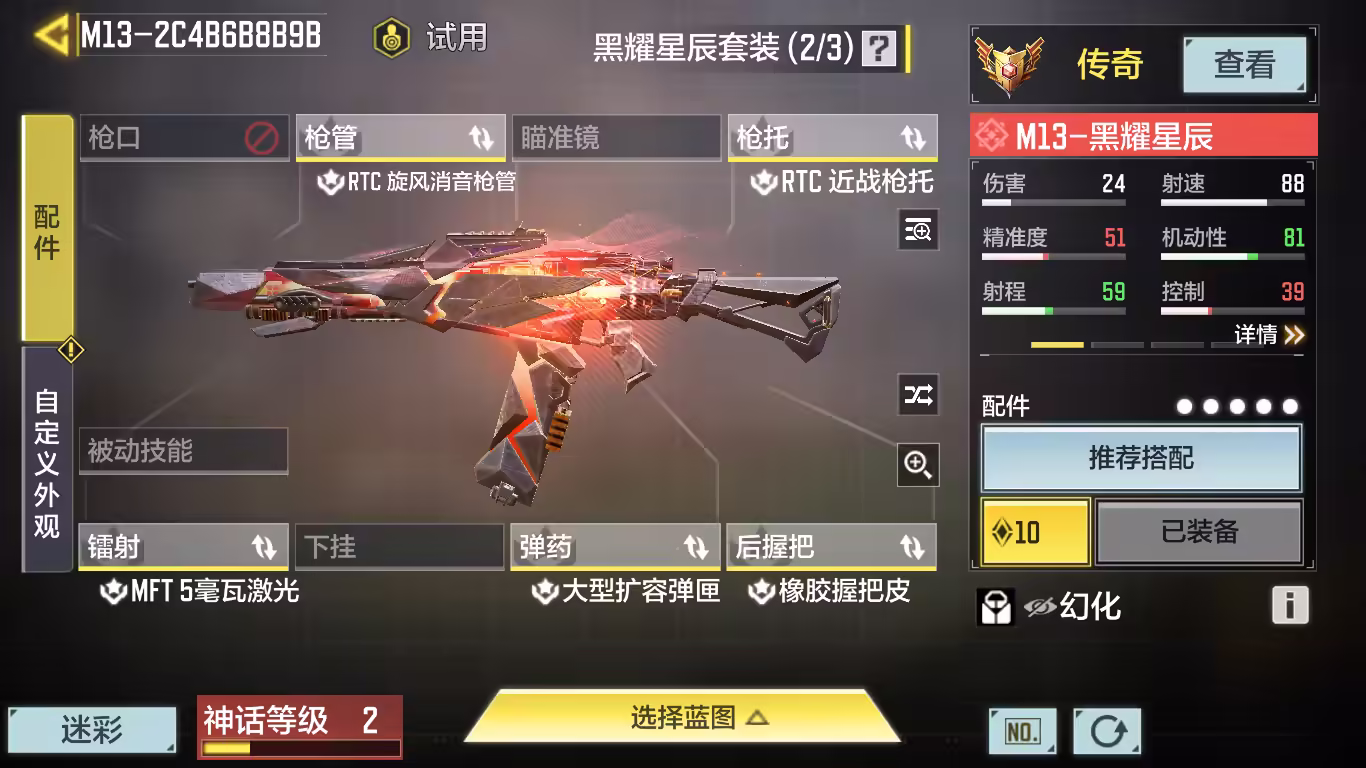Click the 查看 button for 传奇 rank
This screenshot has height=768, width=1366.
tap(1244, 65)
